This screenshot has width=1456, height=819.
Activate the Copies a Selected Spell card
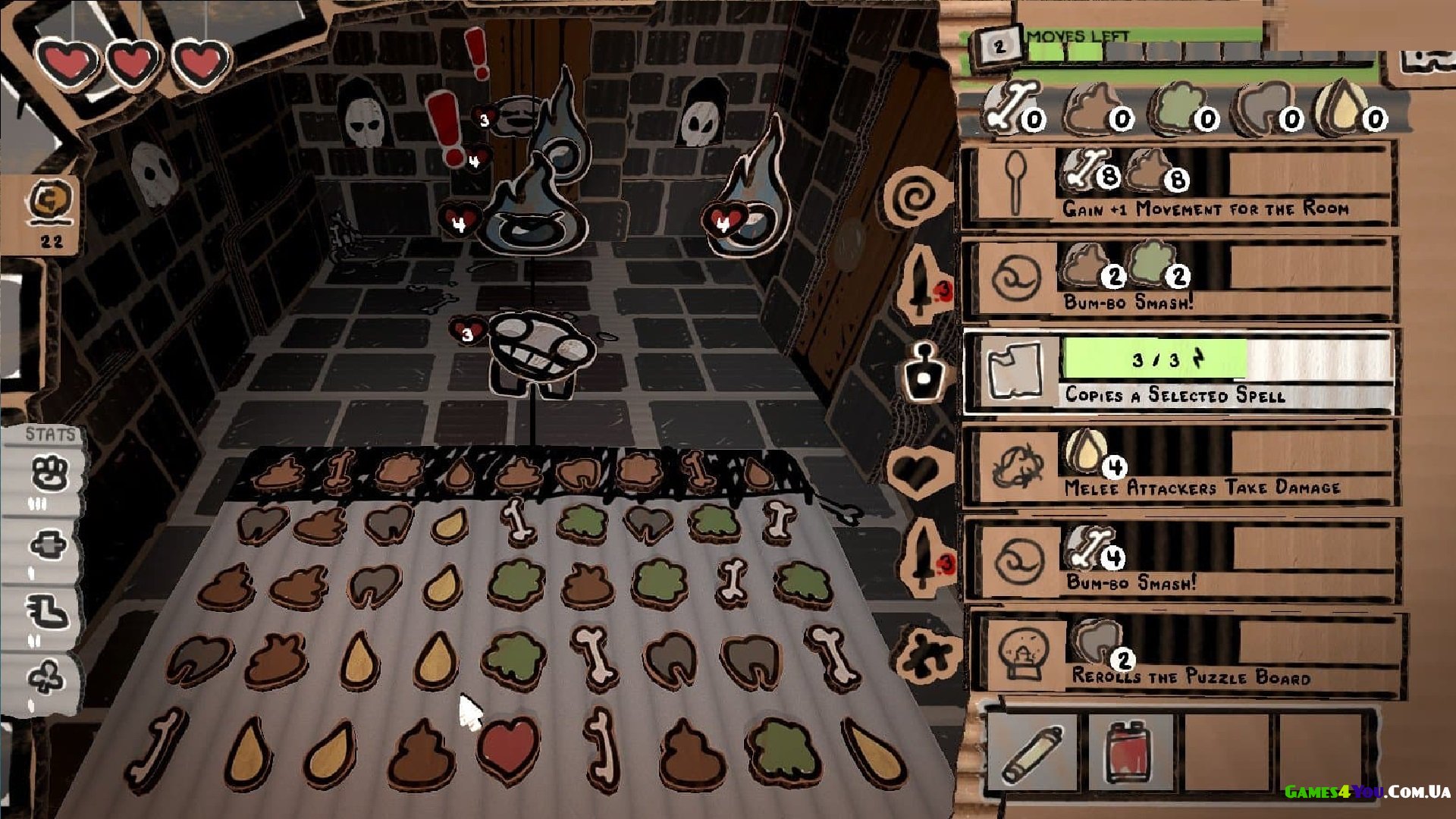tap(1179, 372)
